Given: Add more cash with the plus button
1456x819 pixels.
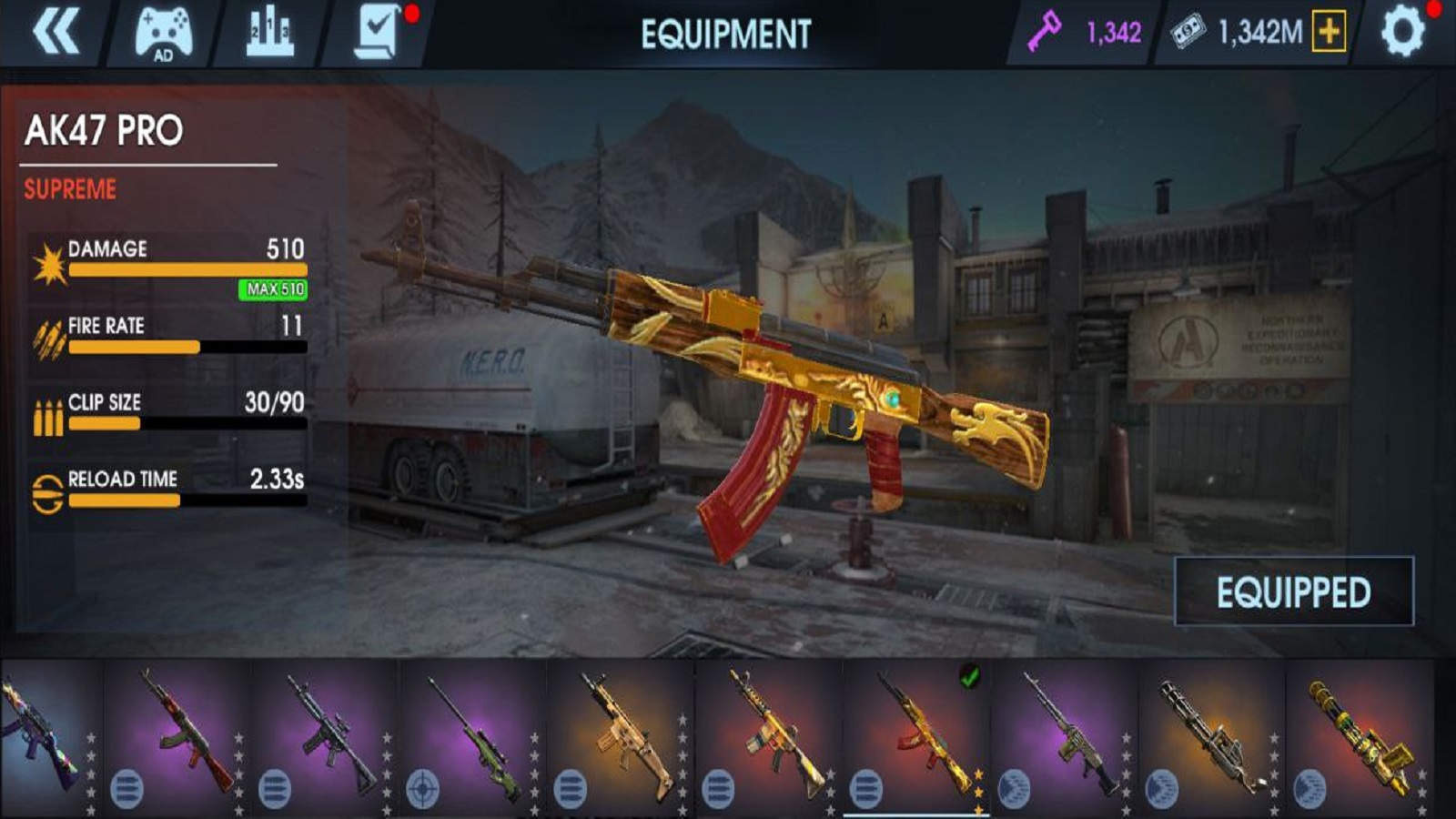Looking at the screenshot, I should tap(1329, 34).
